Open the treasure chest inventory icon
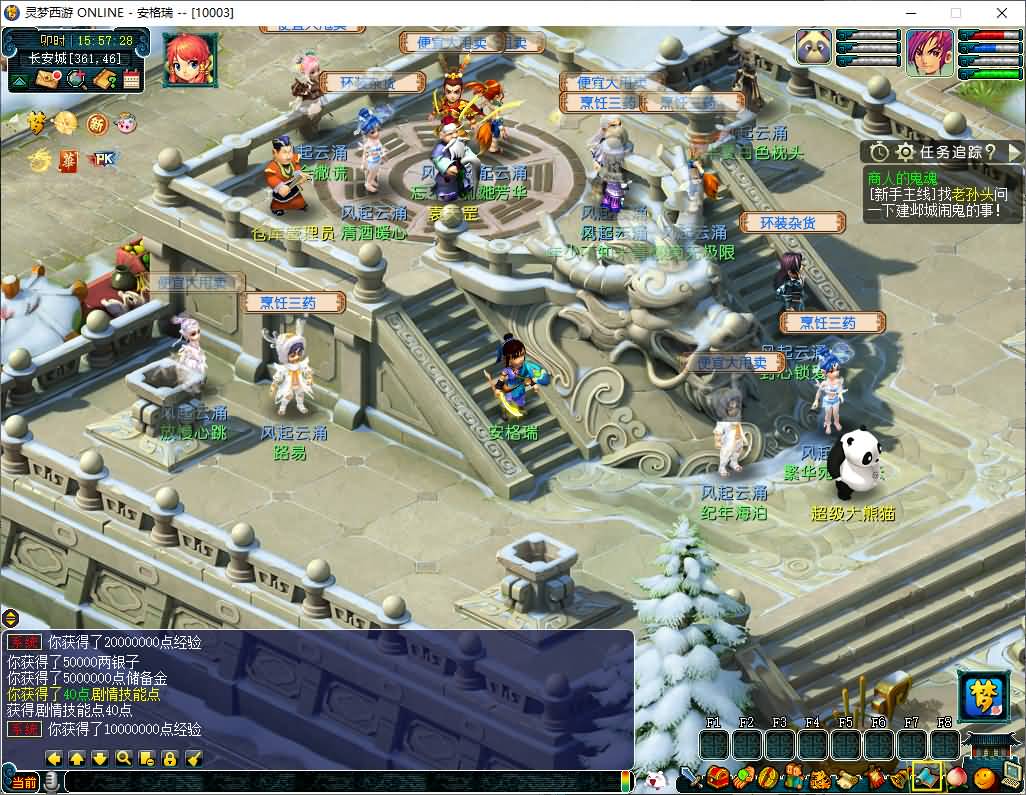 tap(717, 776)
